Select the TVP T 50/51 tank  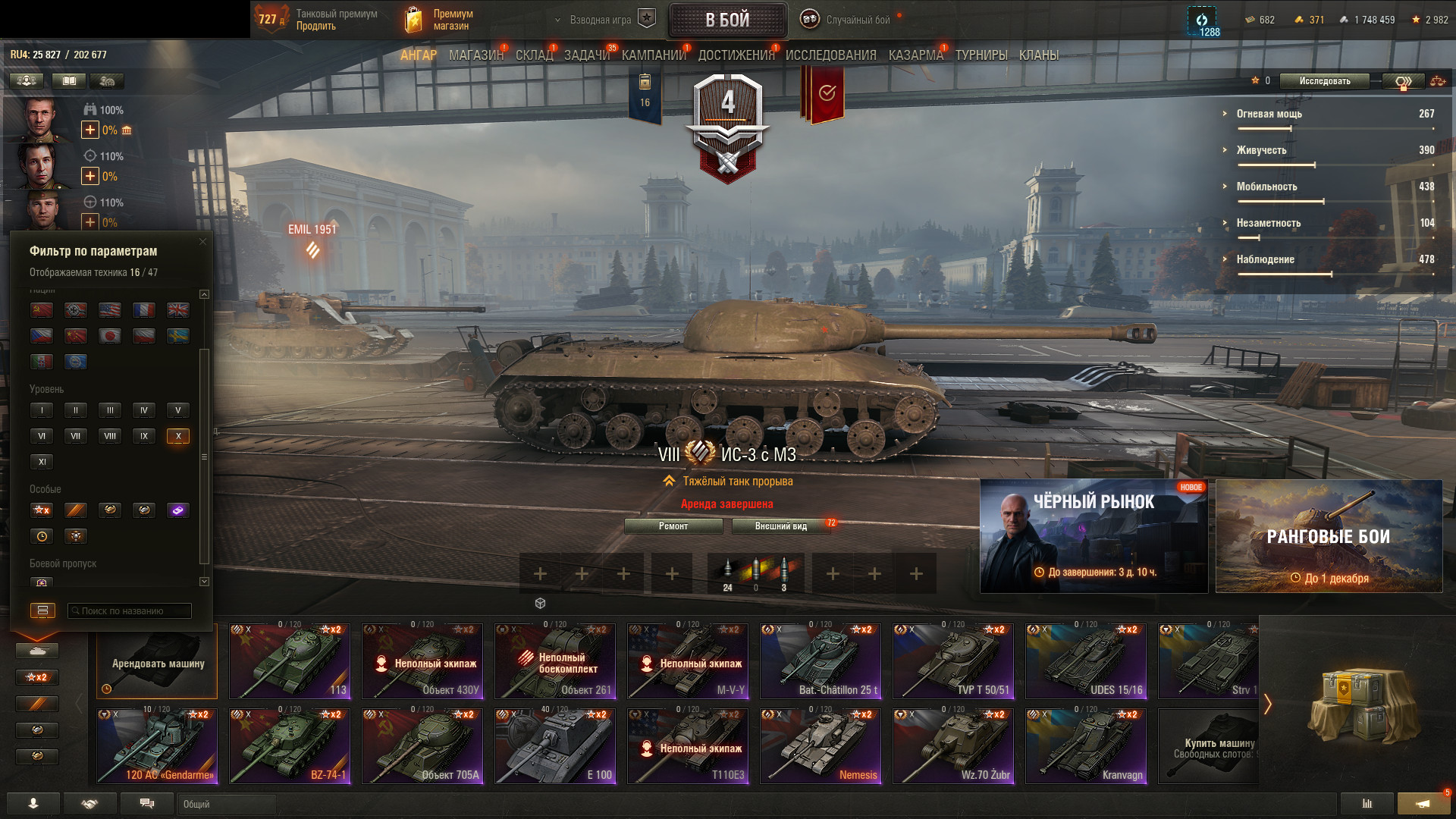(x=953, y=661)
